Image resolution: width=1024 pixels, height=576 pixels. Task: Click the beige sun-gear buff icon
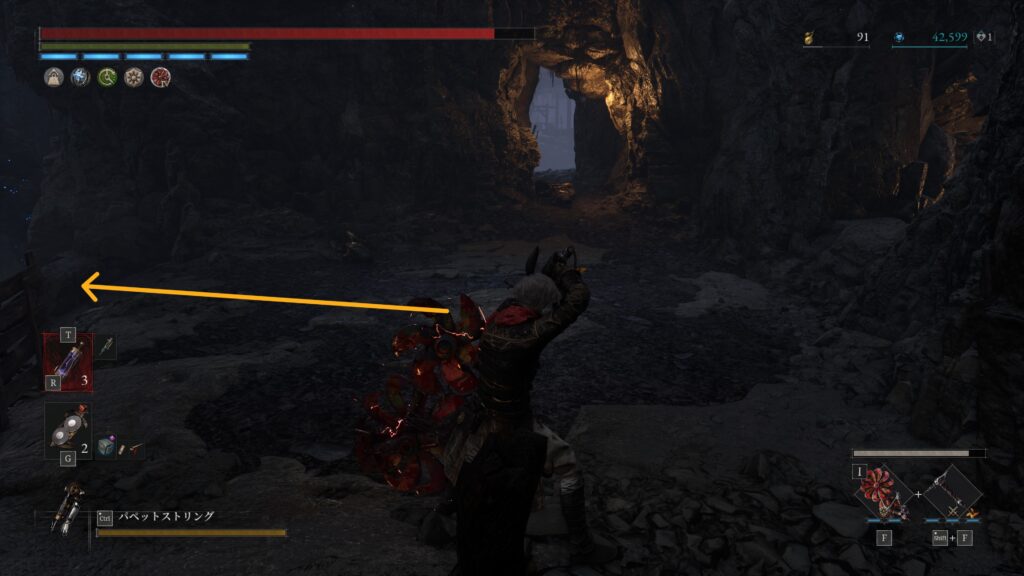(133, 77)
